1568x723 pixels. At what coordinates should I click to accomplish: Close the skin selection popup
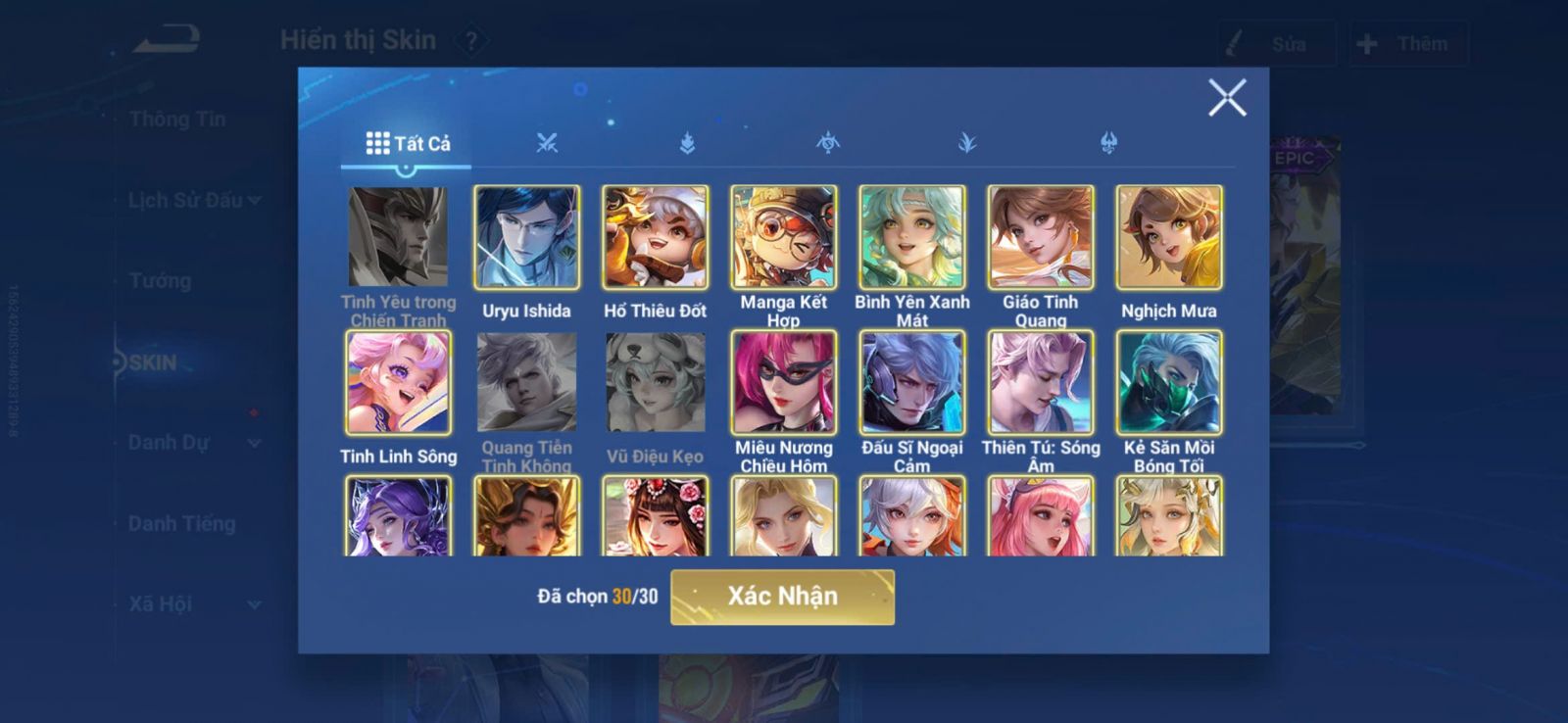1226,98
